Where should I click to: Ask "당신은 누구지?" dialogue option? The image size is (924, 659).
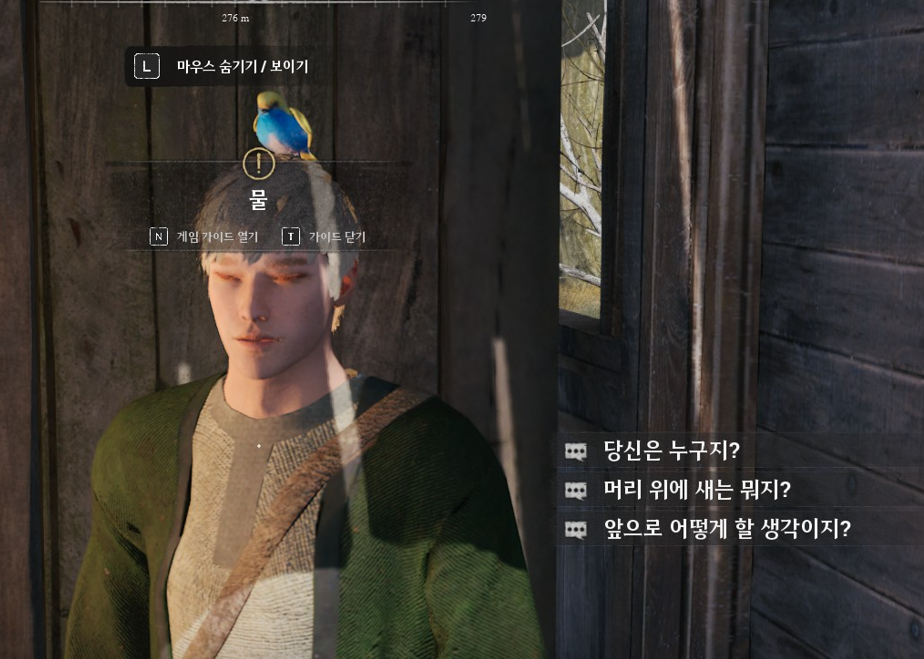click(x=671, y=451)
